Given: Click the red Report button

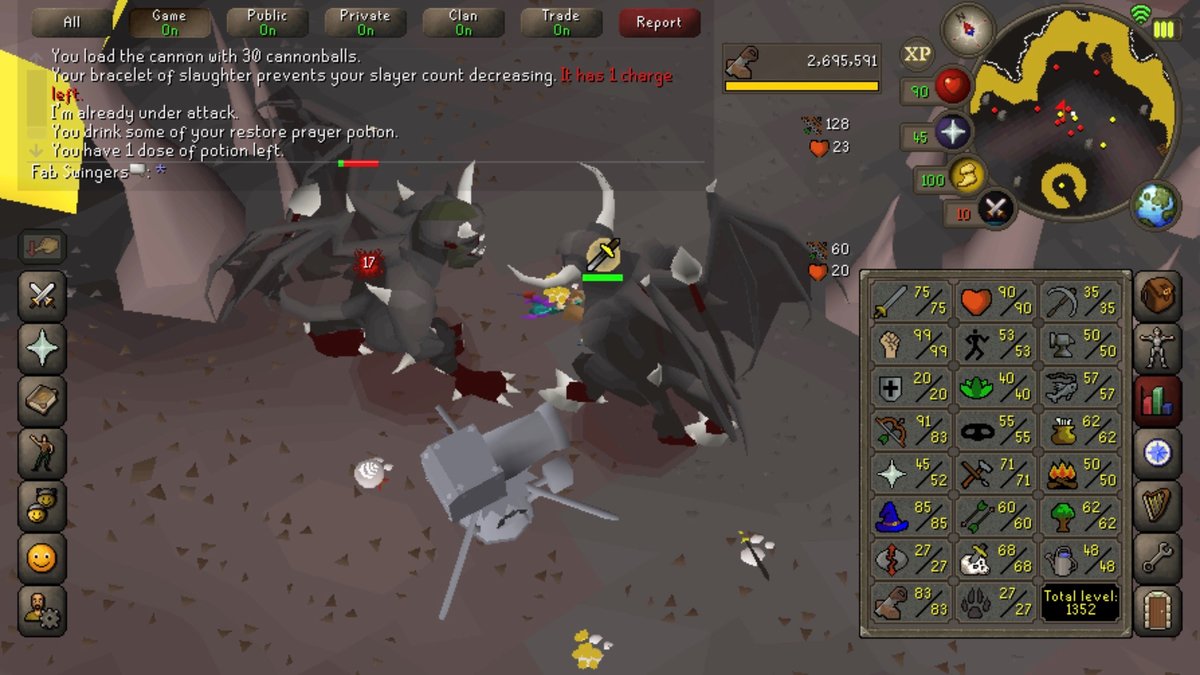Looking at the screenshot, I should [658, 22].
